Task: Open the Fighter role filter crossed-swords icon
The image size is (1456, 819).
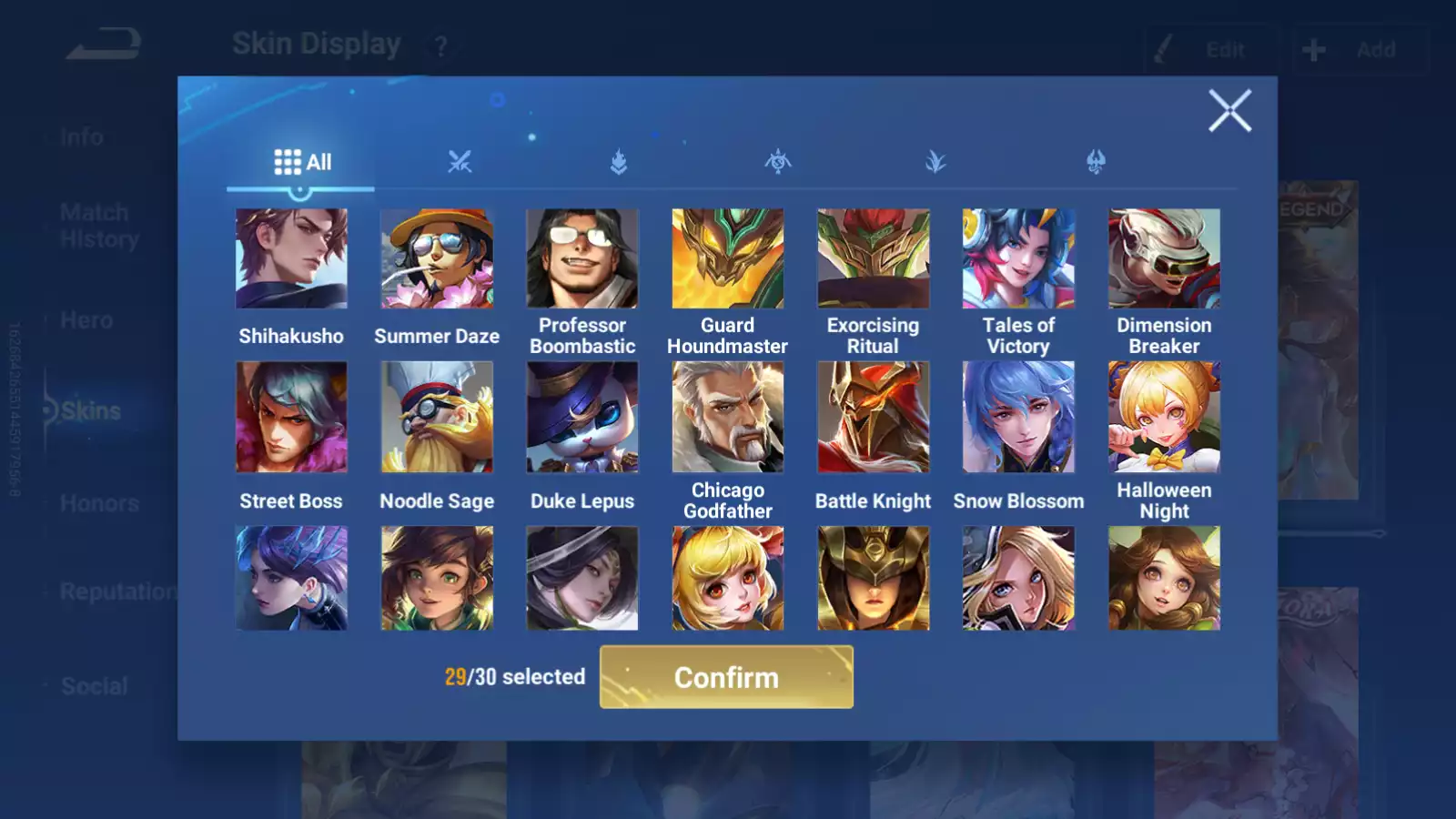Action: [x=460, y=161]
